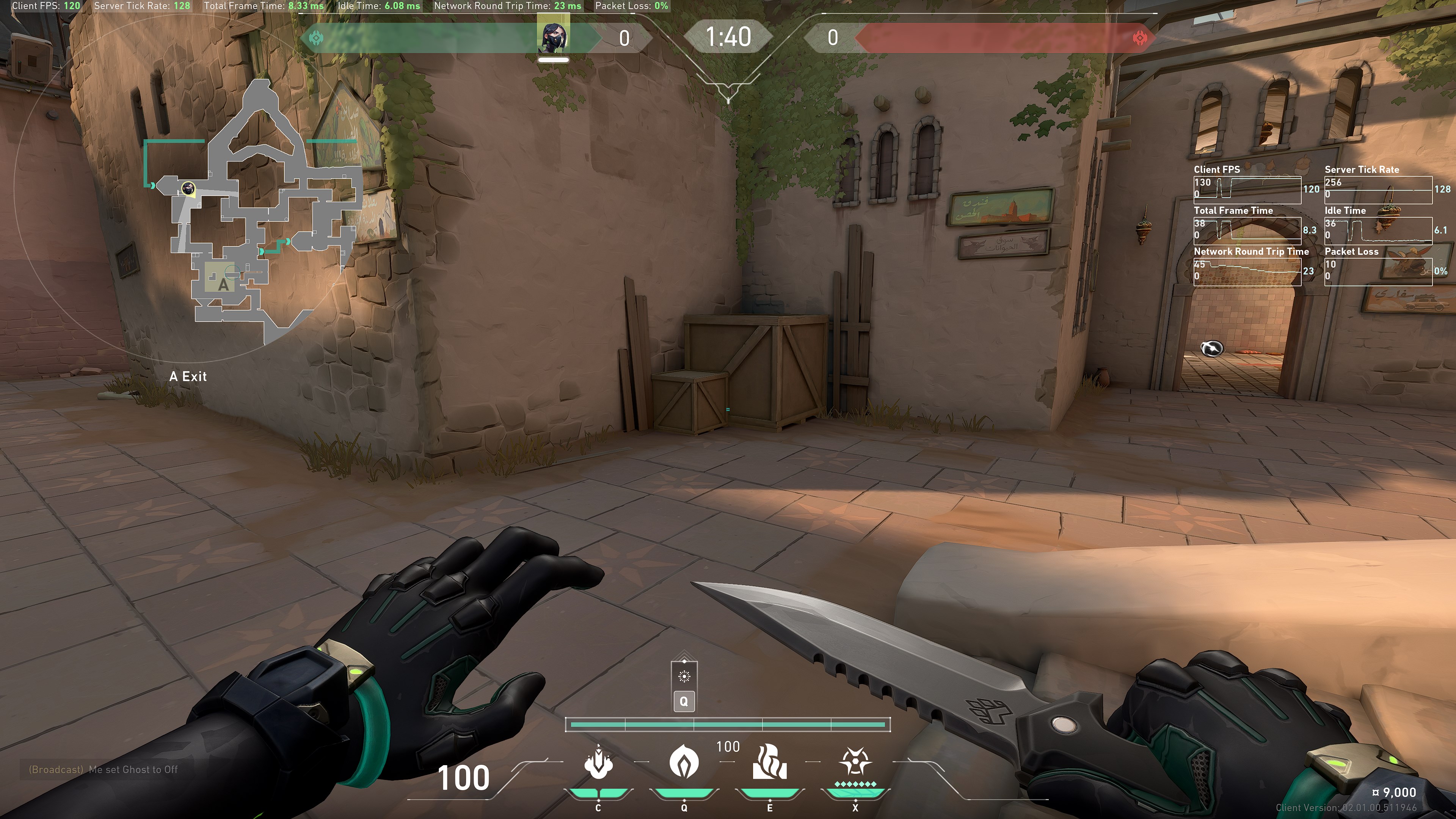Click the minimap of the A site

pos(223,279)
